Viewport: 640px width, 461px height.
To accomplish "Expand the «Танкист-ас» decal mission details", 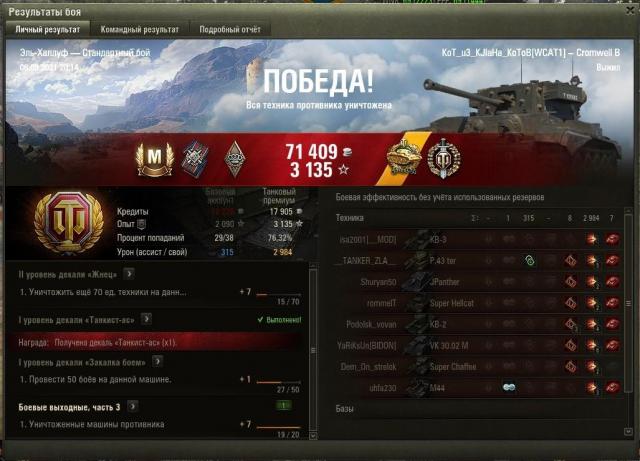I will pyautogui.click(x=147, y=319).
